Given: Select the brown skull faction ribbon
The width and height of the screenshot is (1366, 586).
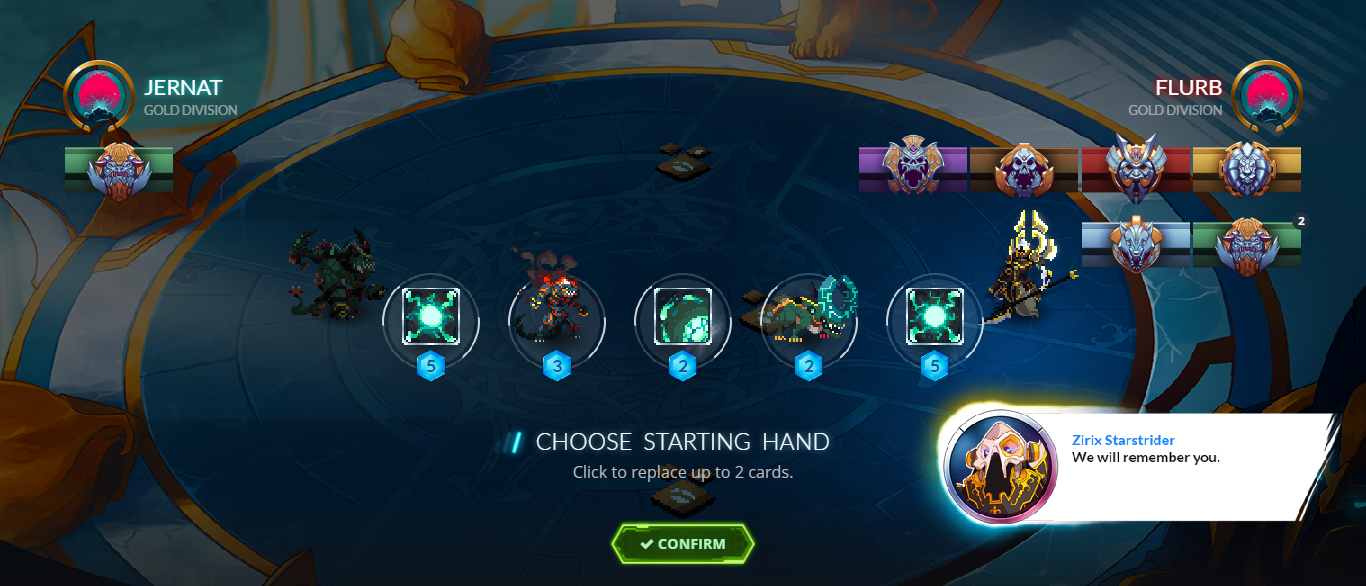Looking at the screenshot, I should pos(1023,169).
